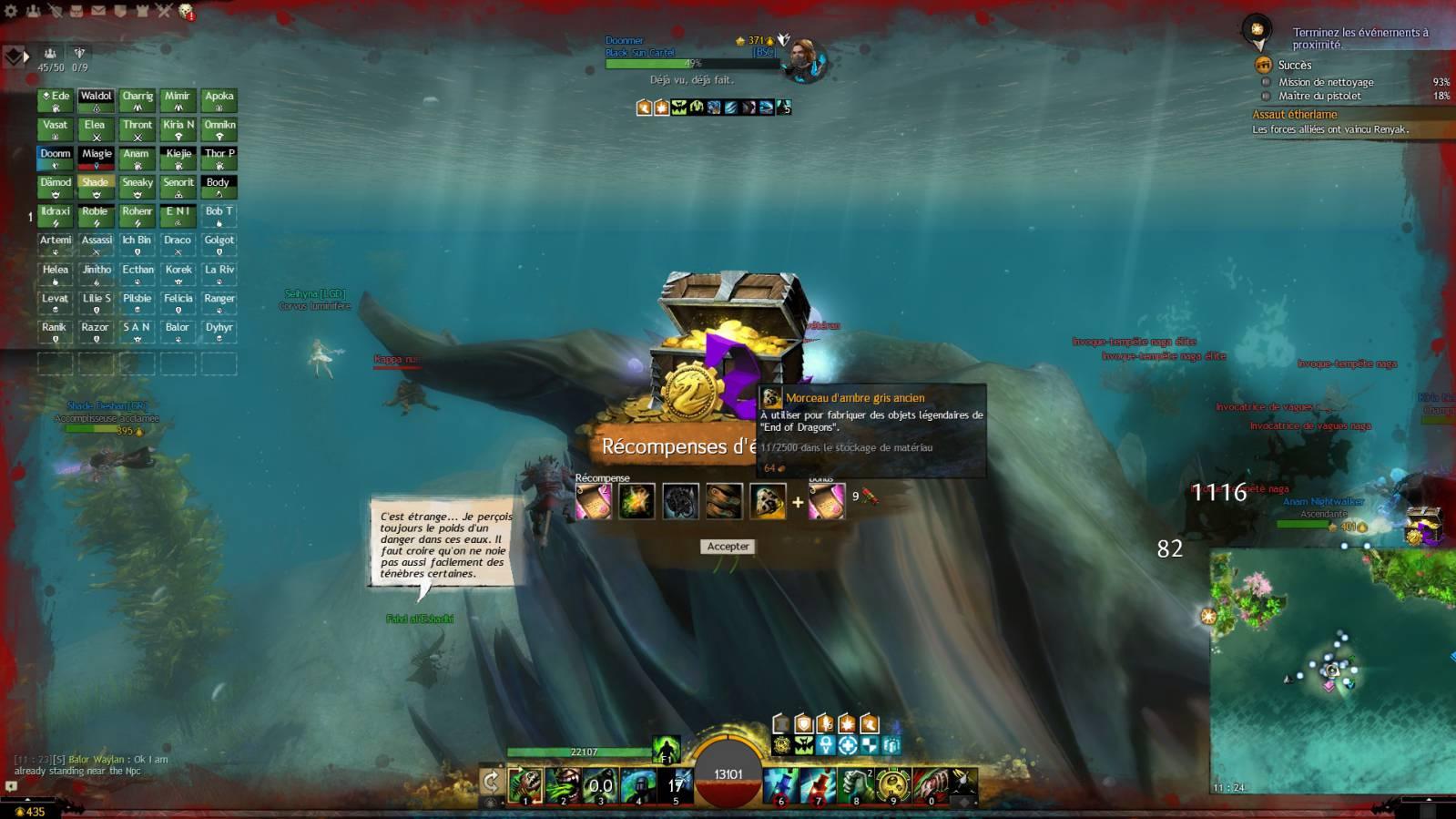Screen dimensions: 1456x819
Task: Select squad member Body
Action: [x=219, y=187]
